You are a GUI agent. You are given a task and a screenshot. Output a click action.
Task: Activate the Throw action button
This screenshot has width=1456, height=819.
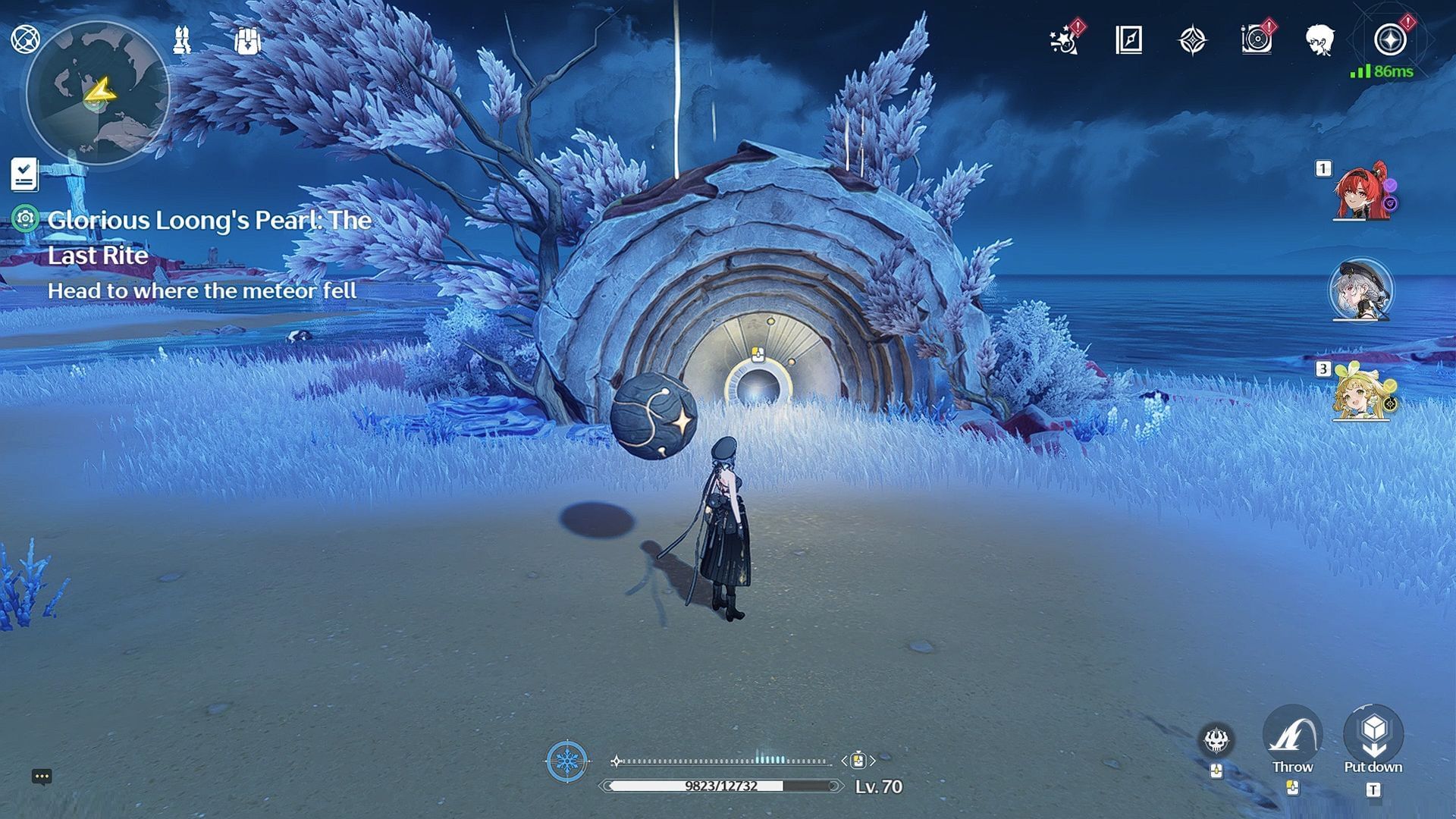(1292, 738)
